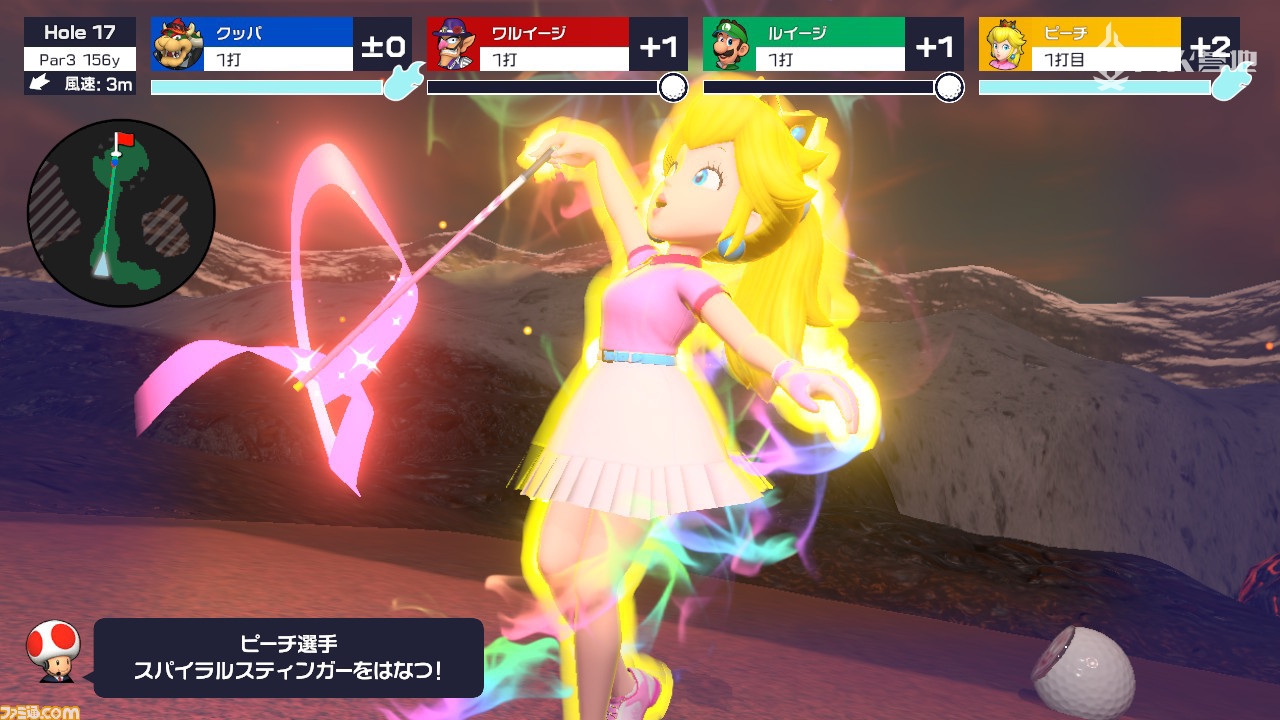Select Peach's yellow player panel
The image size is (1280, 720).
[x=1108, y=45]
